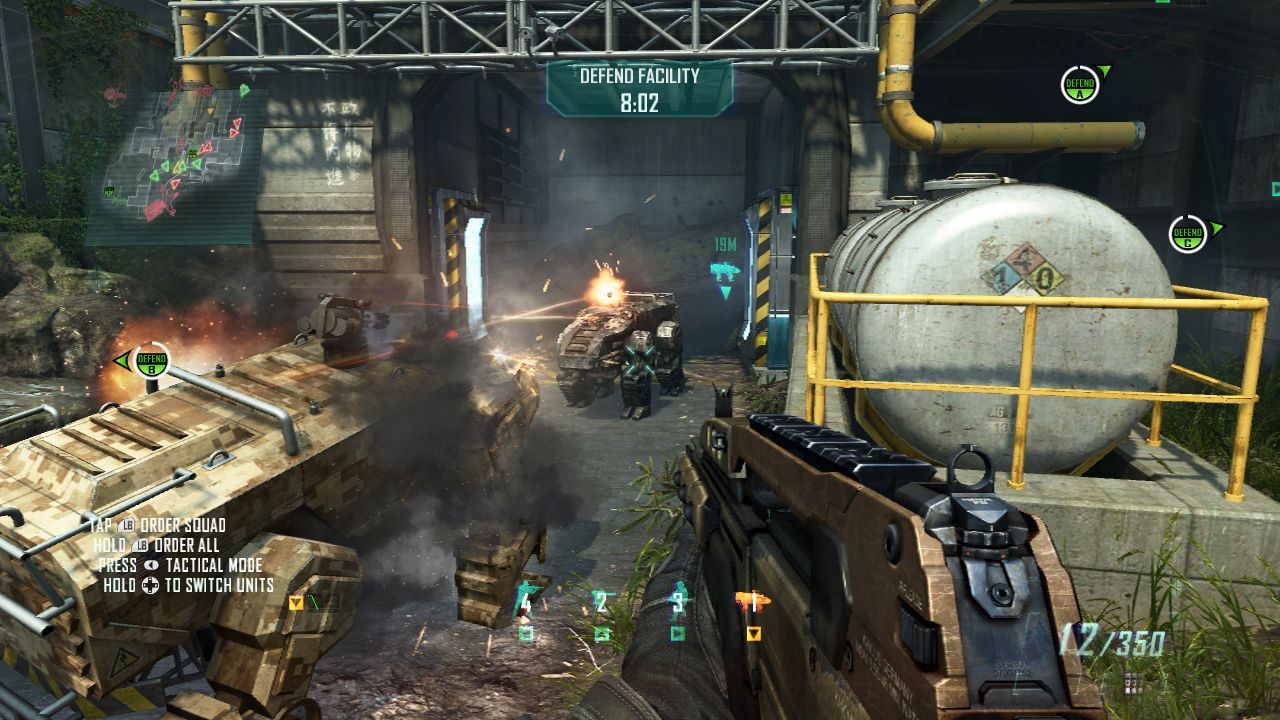Image resolution: width=1280 pixels, height=720 pixels.
Task: Select the orange unit 1 drone icon
Action: tap(751, 601)
